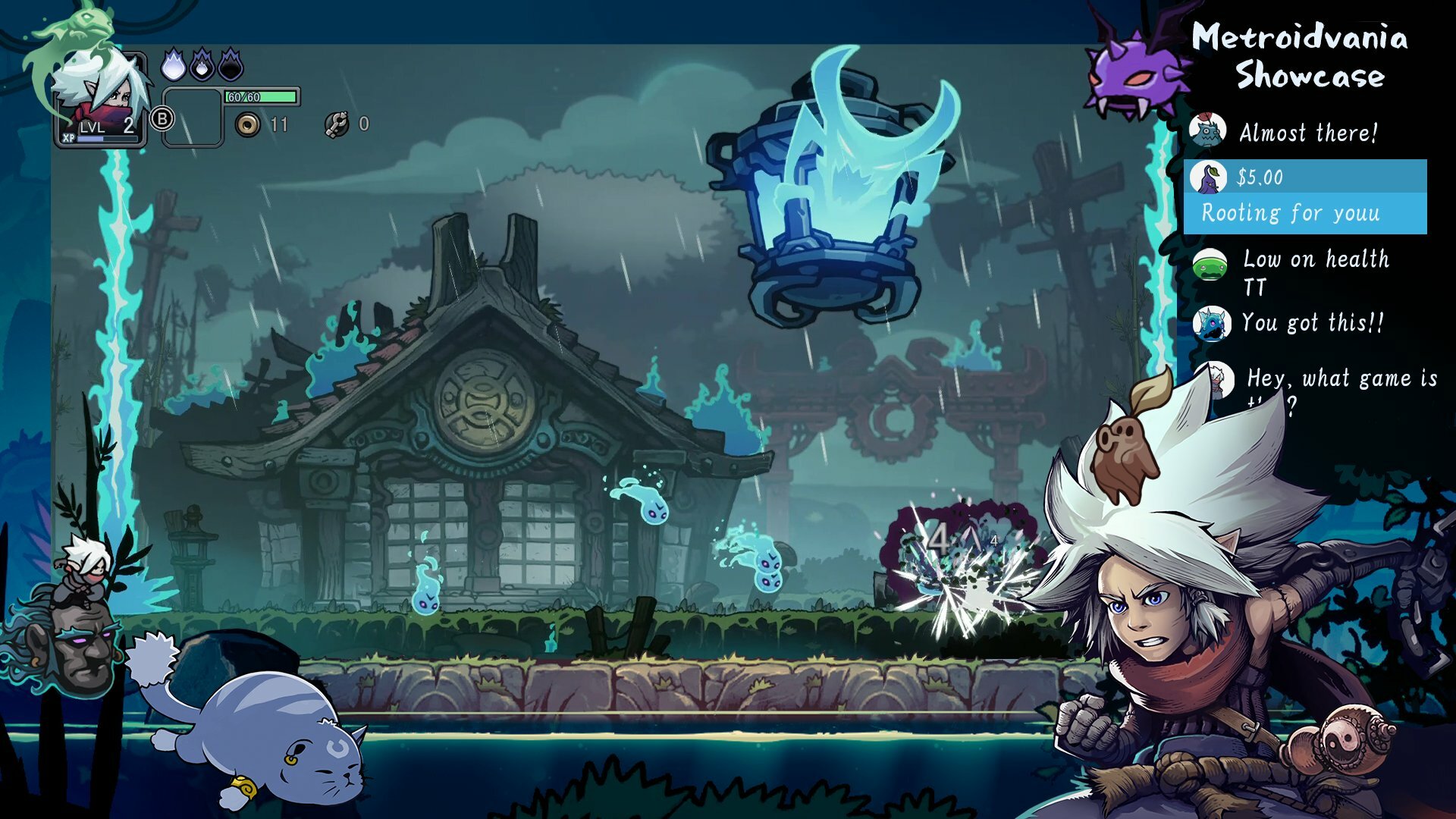
Task: Click the LVL 2 level indicator
Action: coord(106,127)
